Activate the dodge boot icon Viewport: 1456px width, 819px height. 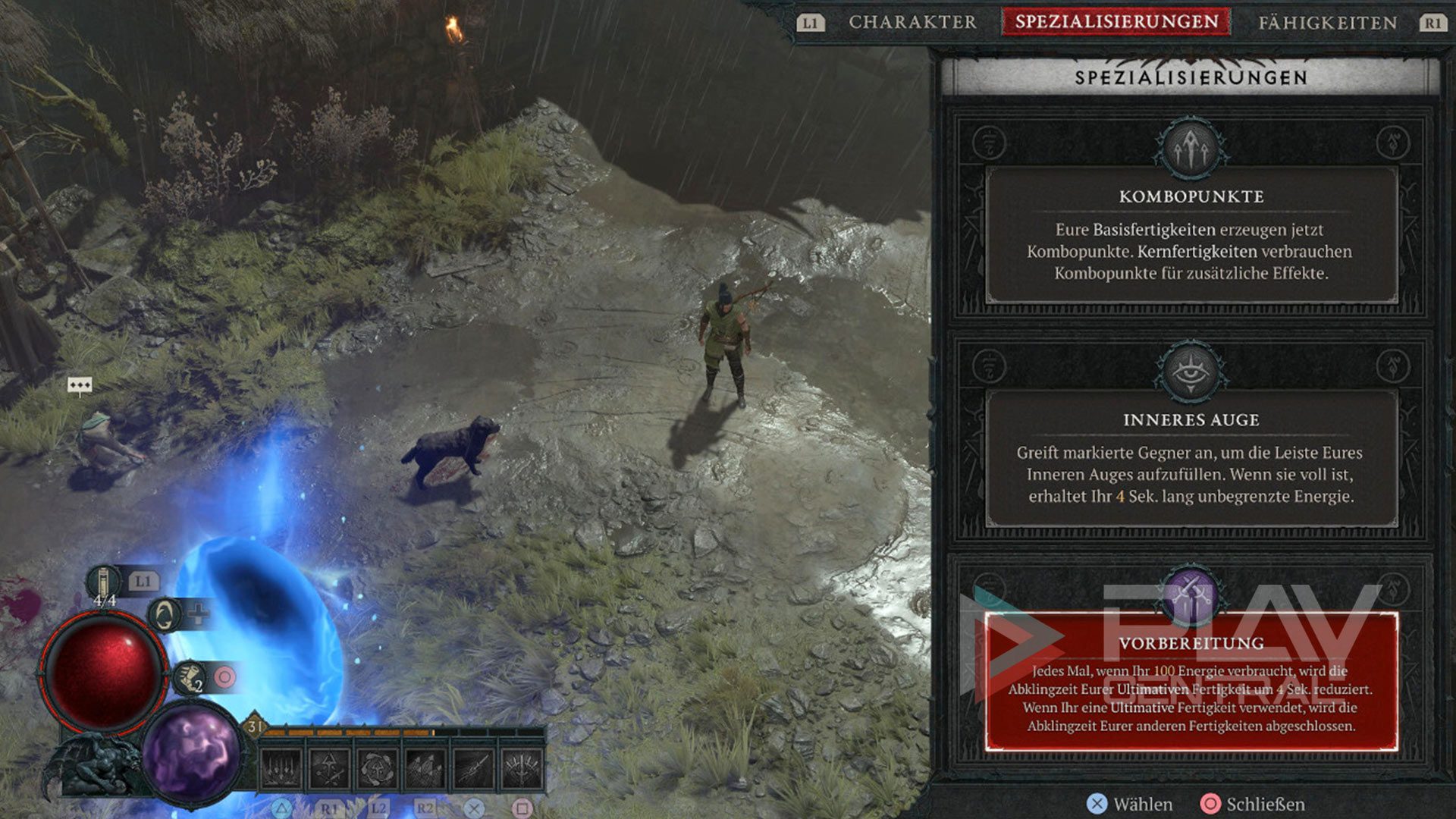pyautogui.click(x=190, y=676)
